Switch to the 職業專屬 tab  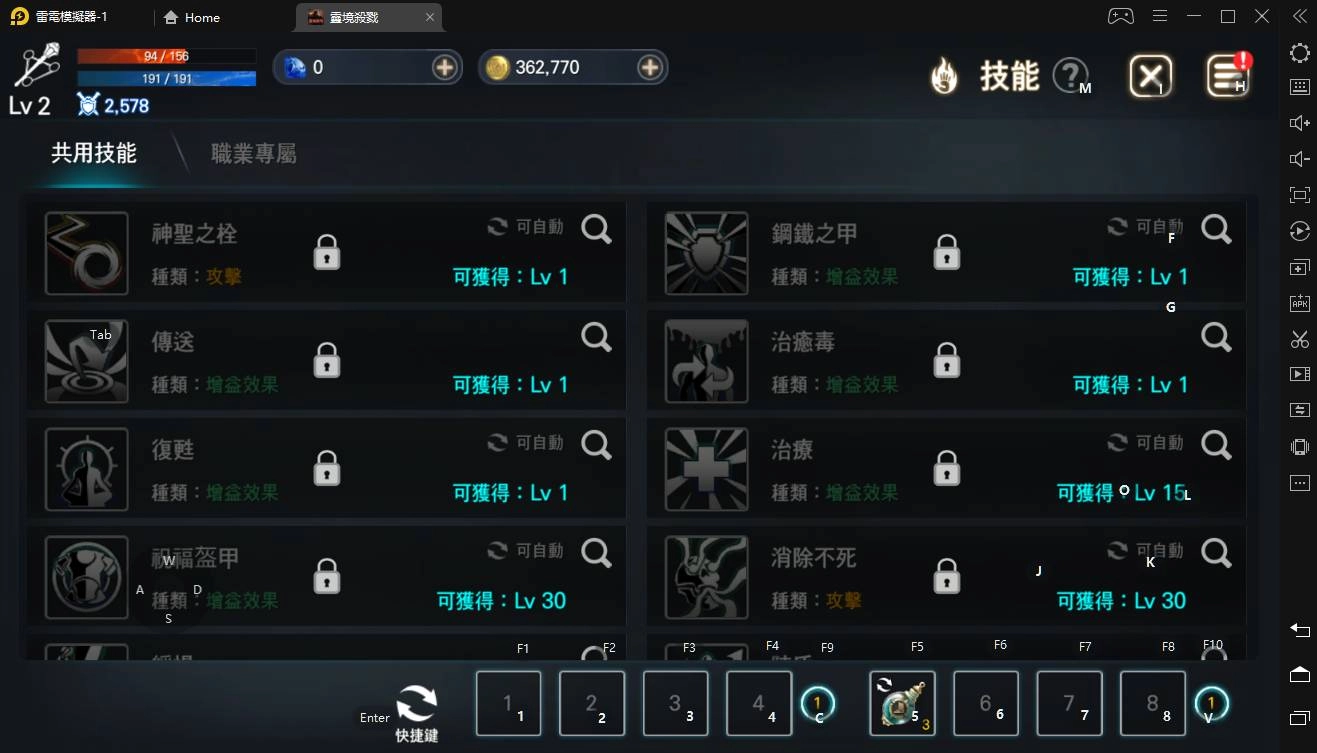253,153
